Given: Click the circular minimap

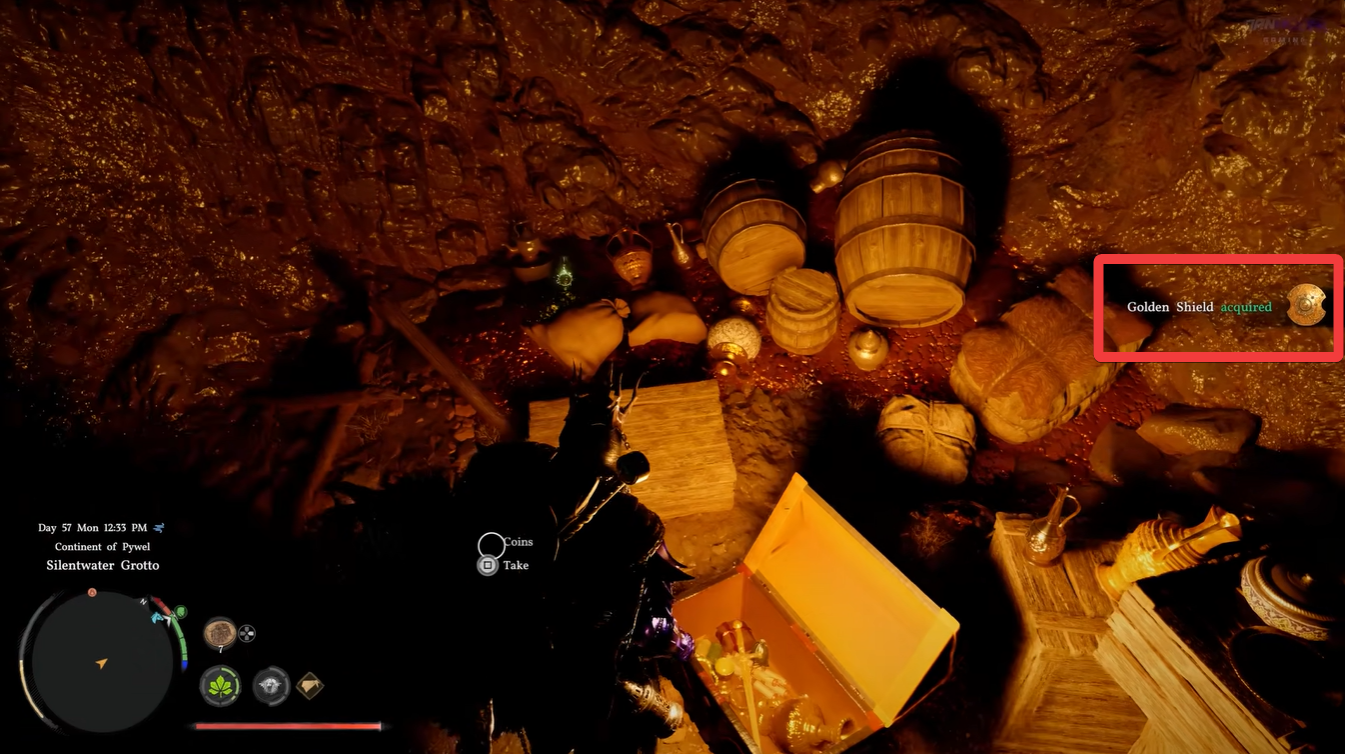Looking at the screenshot, I should pyautogui.click(x=101, y=661).
